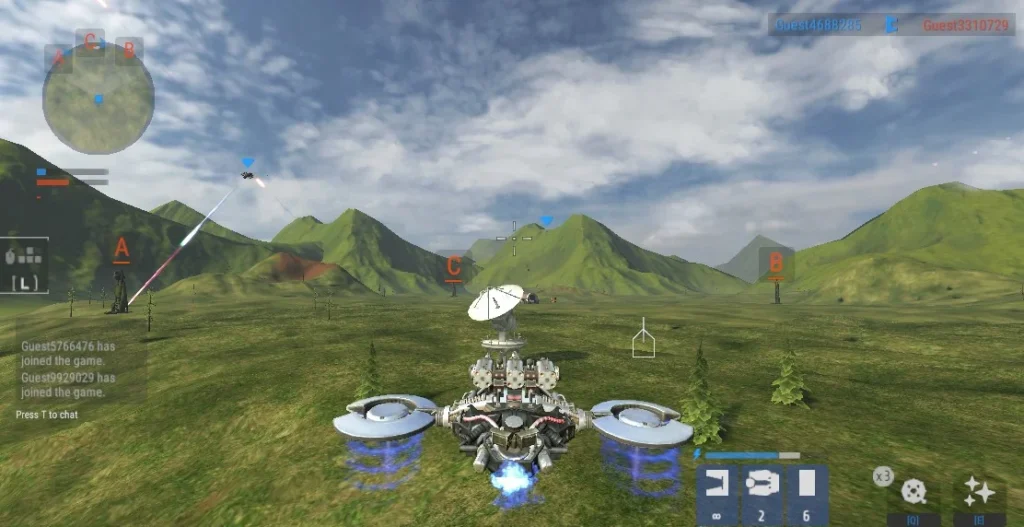The width and height of the screenshot is (1024, 527).
Task: Activate the film reel ability icon
Action: [x=912, y=491]
